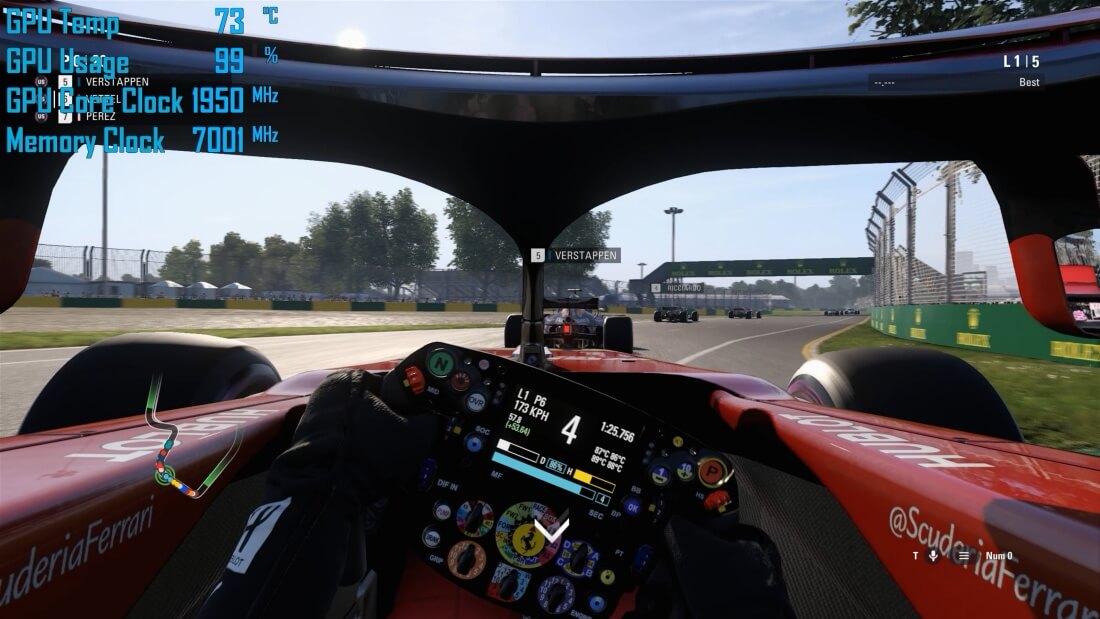Click the microphone voice chat icon

point(933,556)
